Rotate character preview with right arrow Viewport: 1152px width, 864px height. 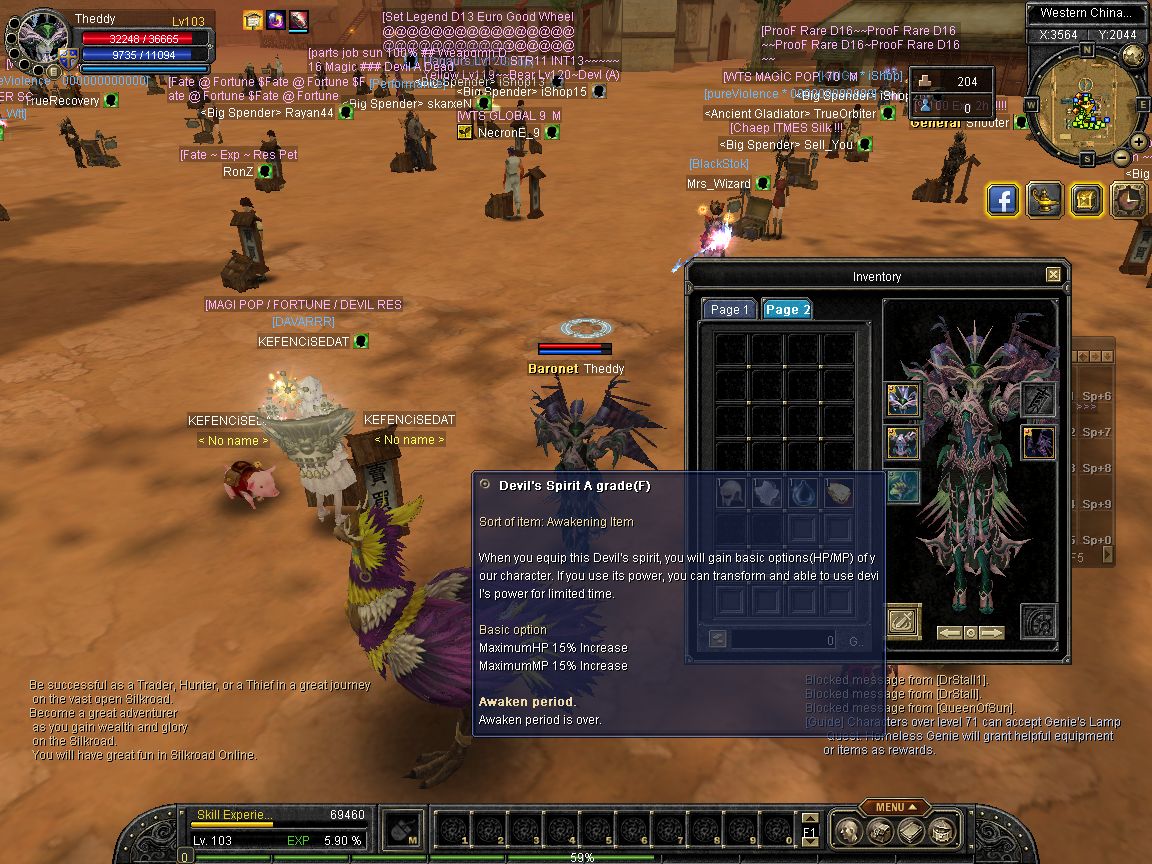click(991, 633)
